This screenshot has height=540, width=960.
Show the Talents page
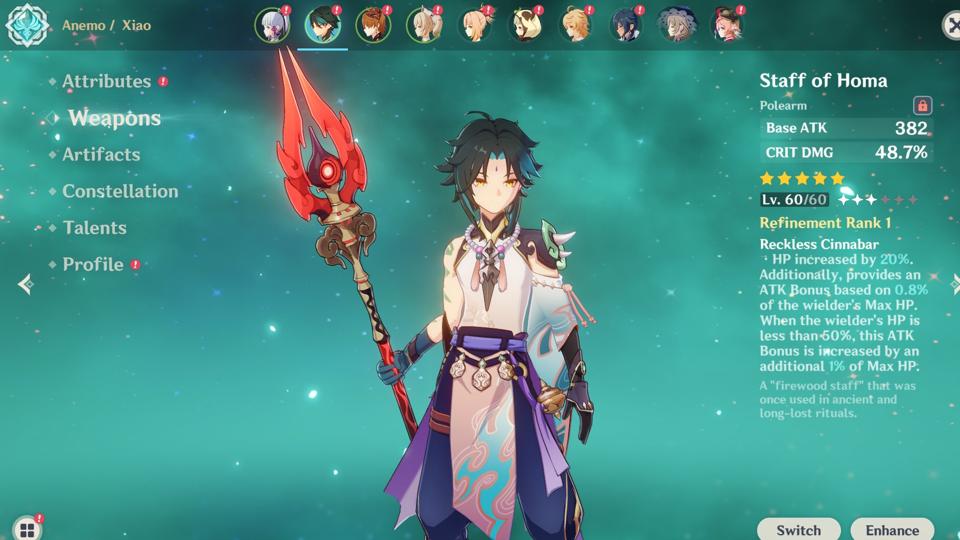point(94,228)
